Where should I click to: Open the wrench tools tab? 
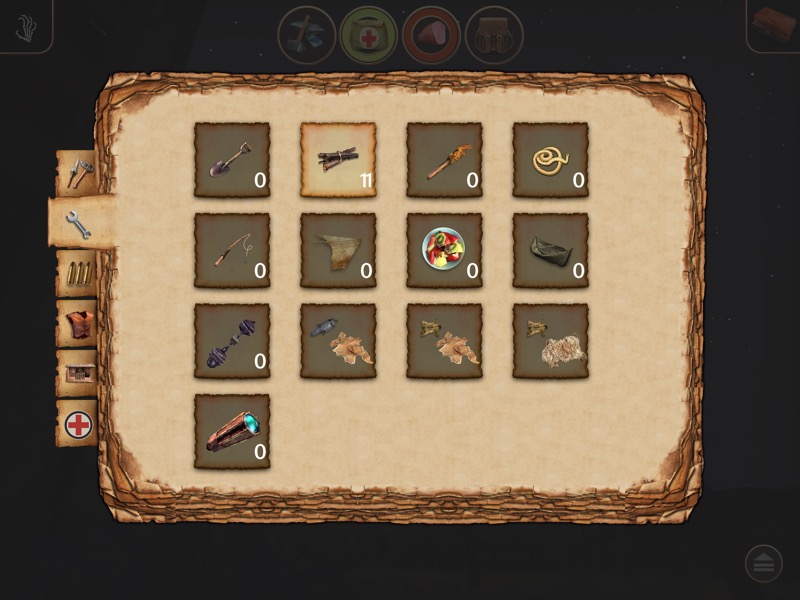pos(78,224)
